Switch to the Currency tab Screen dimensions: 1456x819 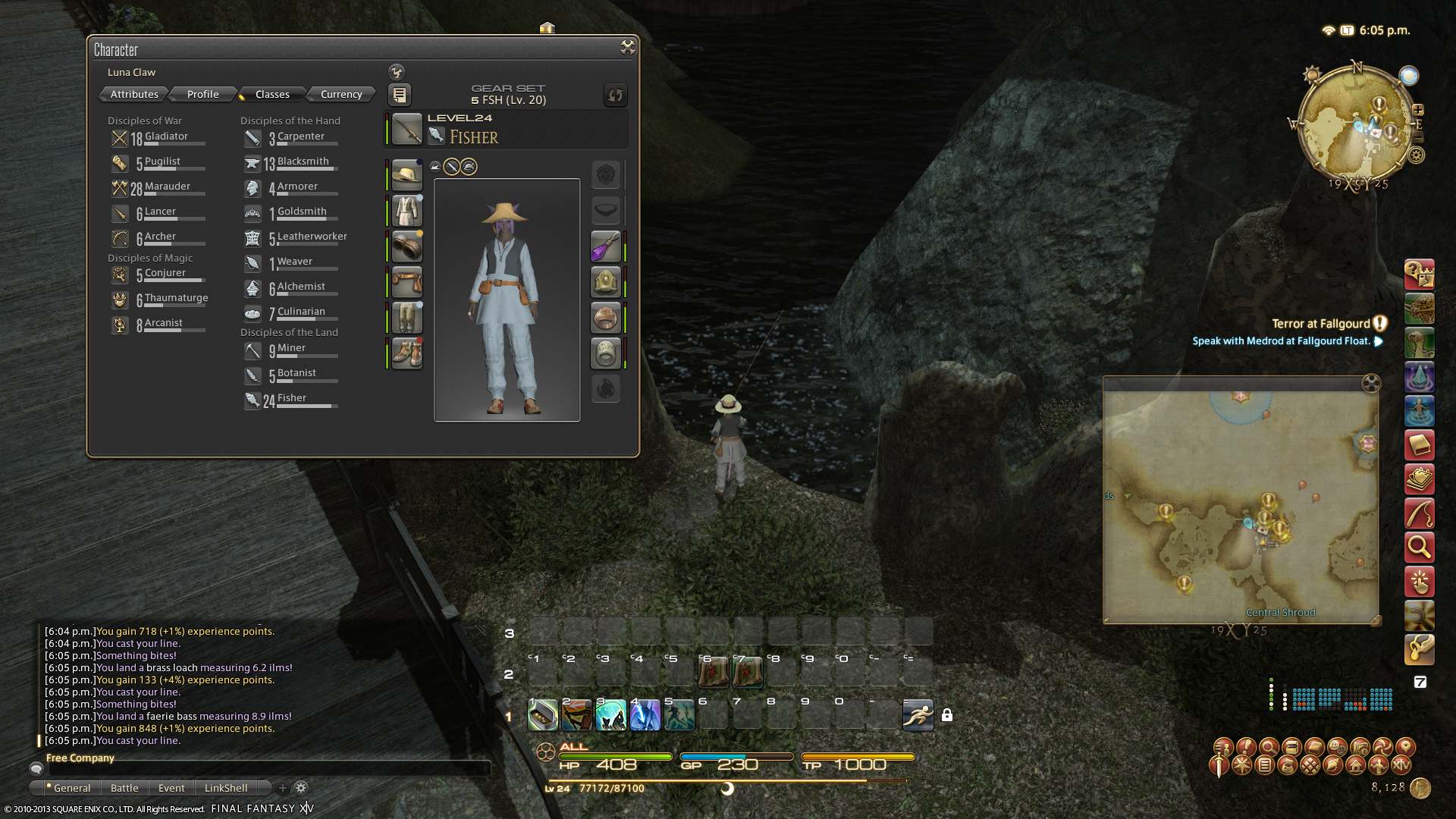[341, 94]
